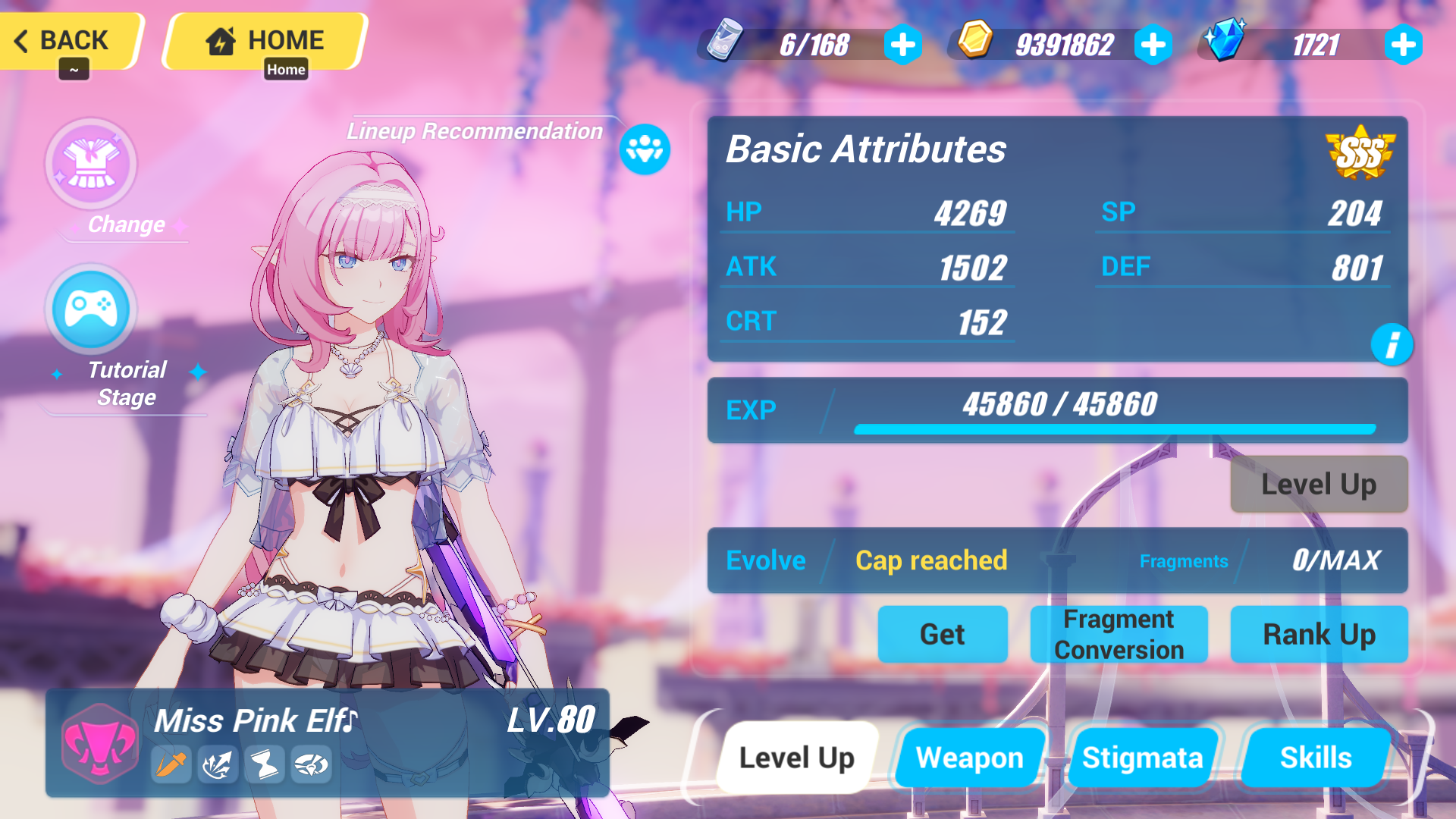Open the Stigmata tab

pos(1143,757)
